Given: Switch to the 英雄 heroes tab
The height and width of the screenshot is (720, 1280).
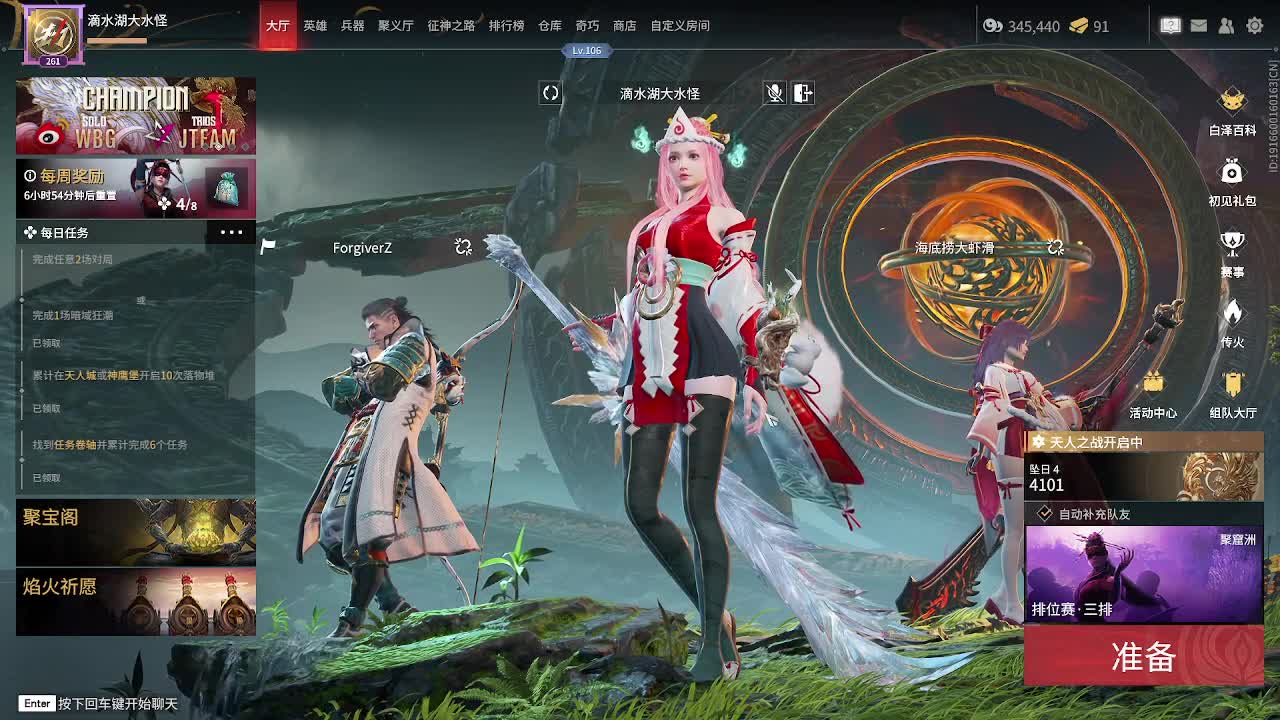Looking at the screenshot, I should click(315, 26).
